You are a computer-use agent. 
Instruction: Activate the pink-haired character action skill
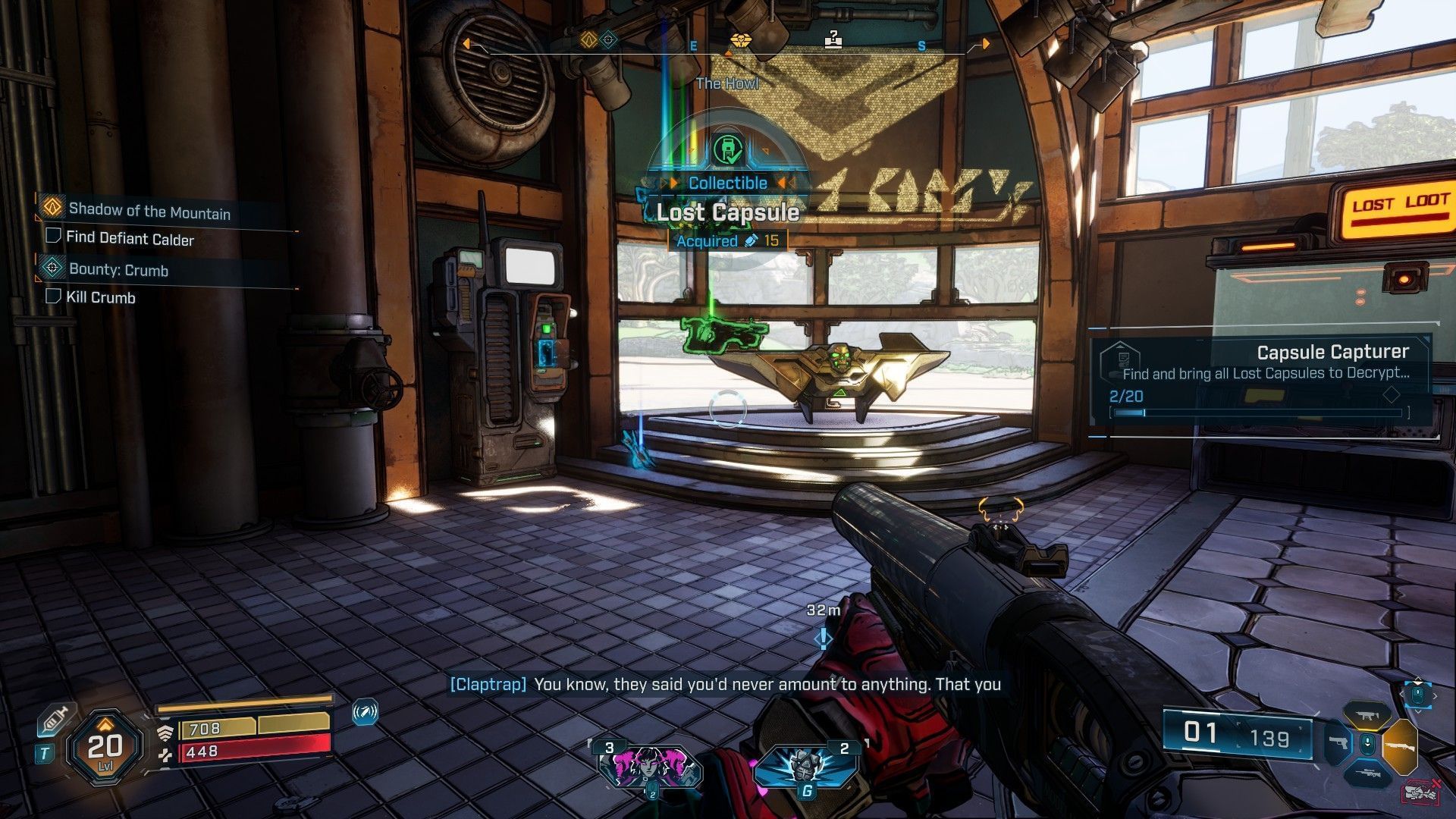(651, 767)
